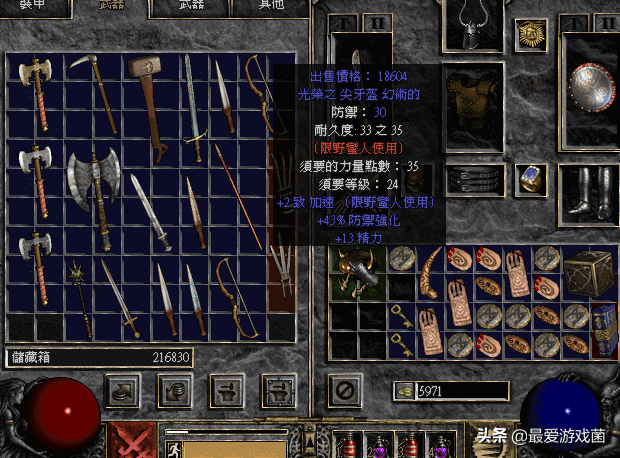This screenshot has width=620, height=458.
Task: Select the blue tome in inventory
Action: (x=604, y=327)
